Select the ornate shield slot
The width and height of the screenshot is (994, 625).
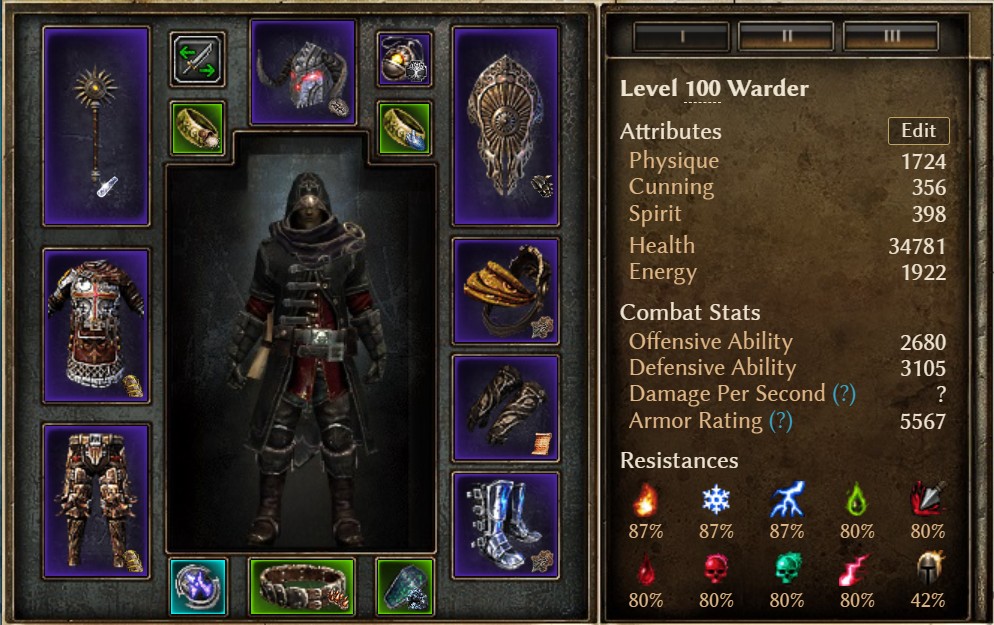tap(506, 126)
